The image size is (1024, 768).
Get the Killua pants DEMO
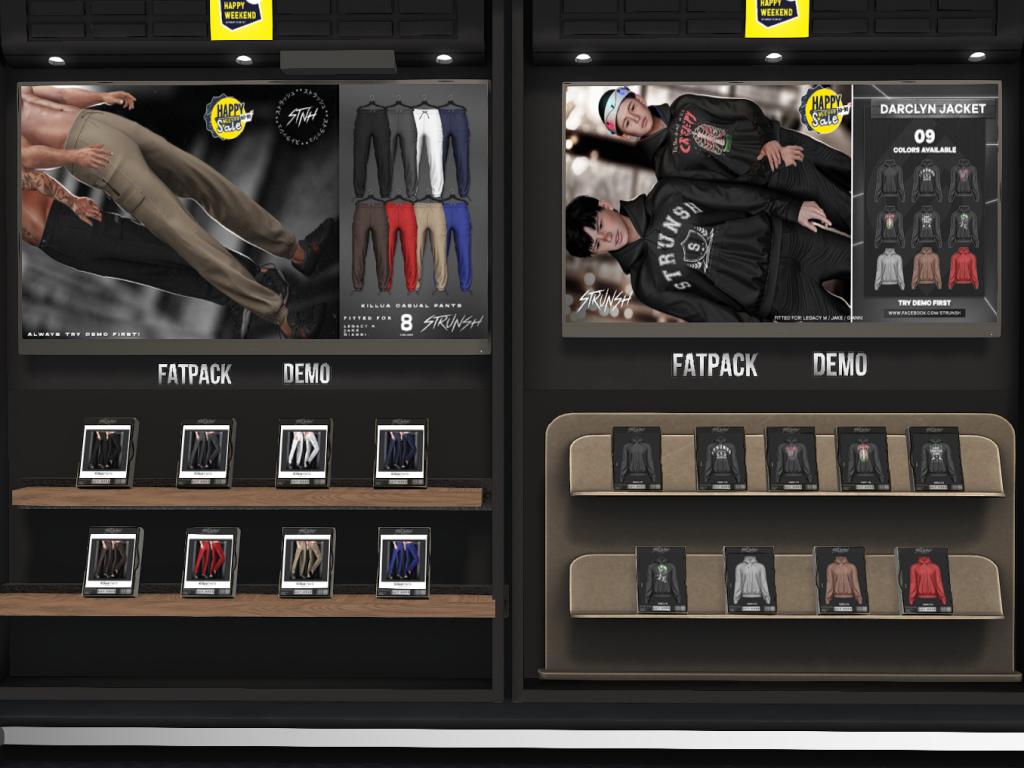tap(306, 374)
